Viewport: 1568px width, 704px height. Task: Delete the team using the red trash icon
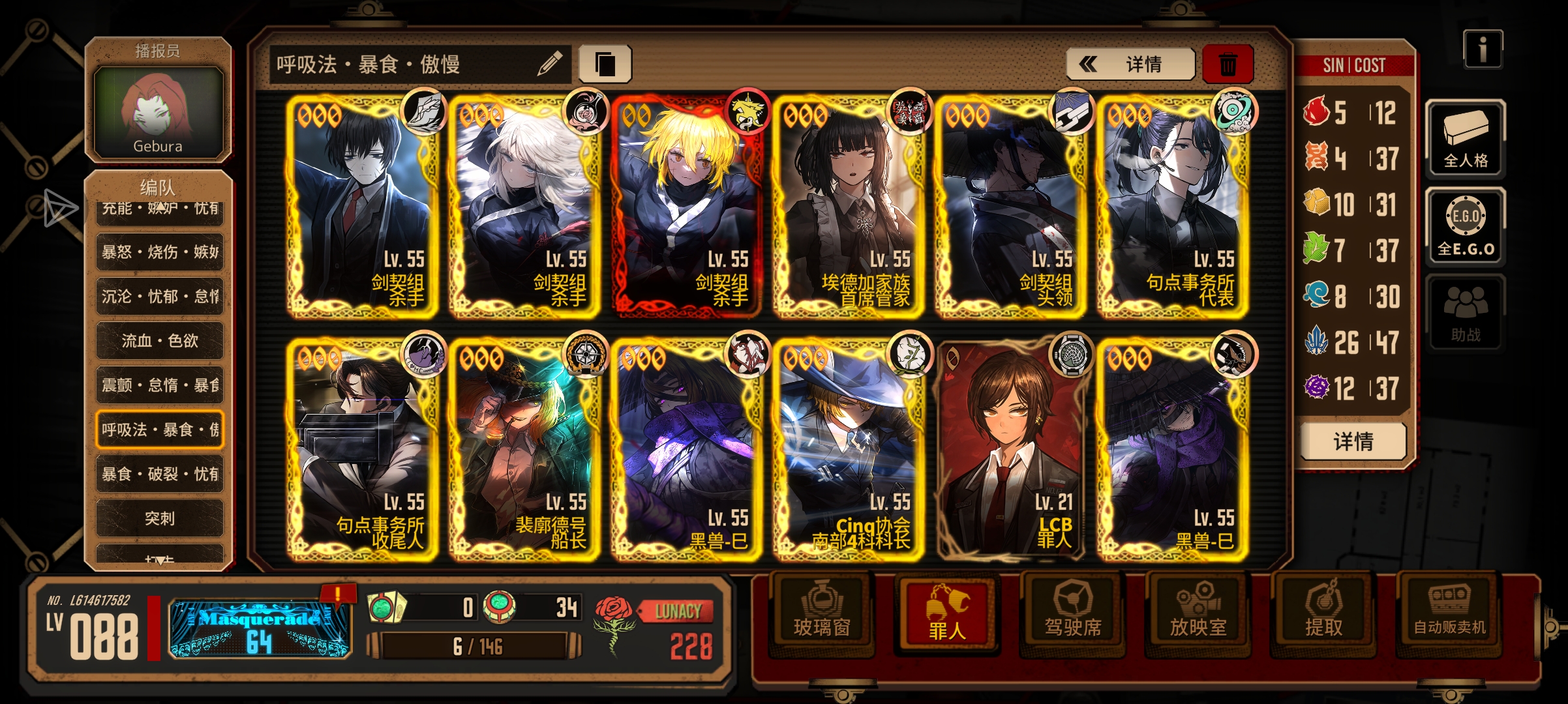click(x=1228, y=63)
